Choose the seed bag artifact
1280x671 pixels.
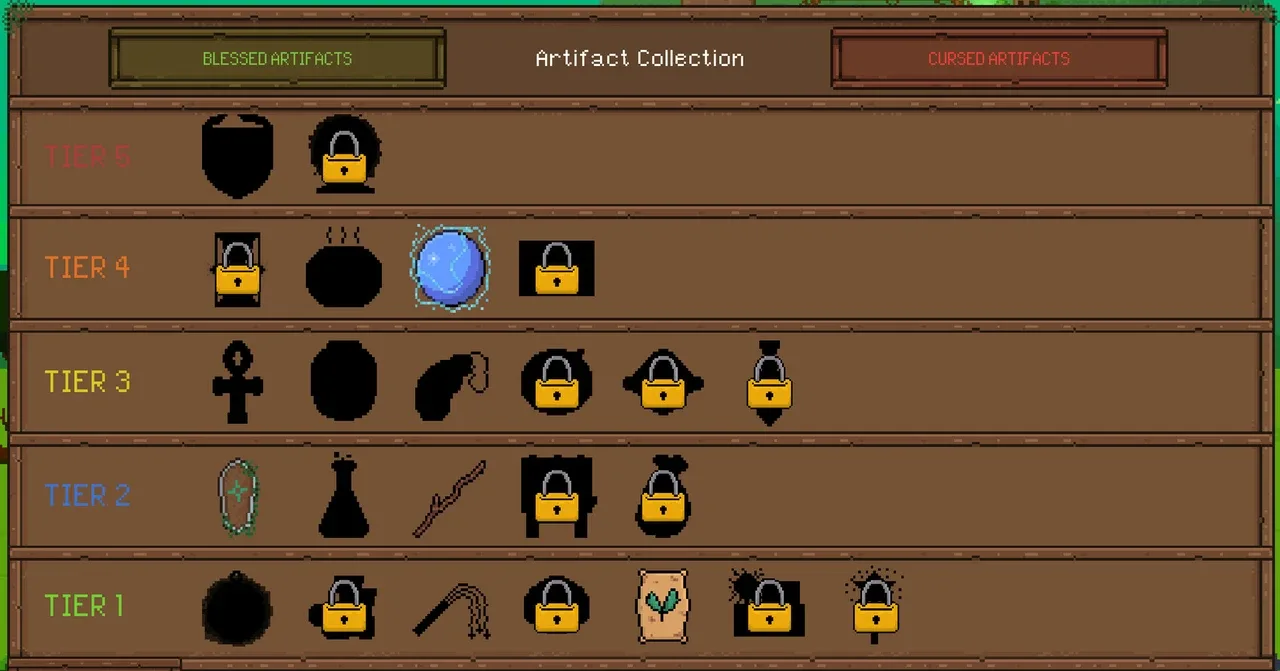661,606
